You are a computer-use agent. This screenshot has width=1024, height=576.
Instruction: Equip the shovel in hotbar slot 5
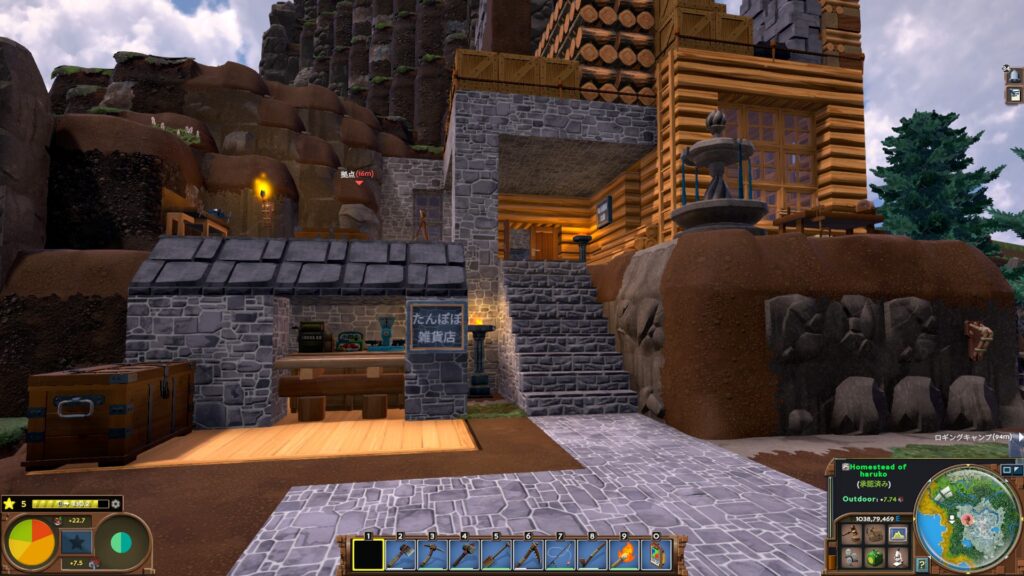496,553
